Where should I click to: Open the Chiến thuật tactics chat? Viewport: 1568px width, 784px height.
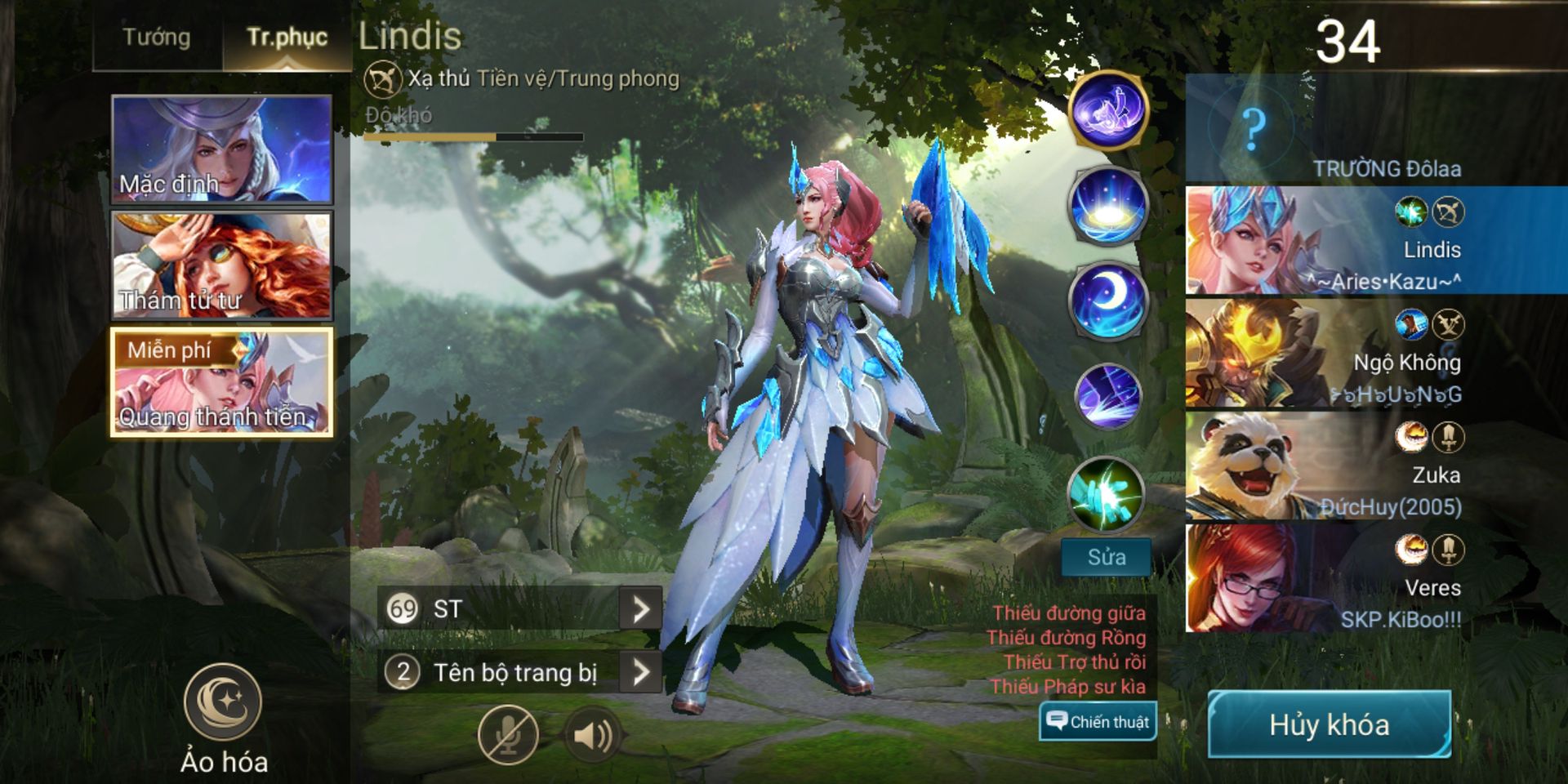coord(1098,721)
